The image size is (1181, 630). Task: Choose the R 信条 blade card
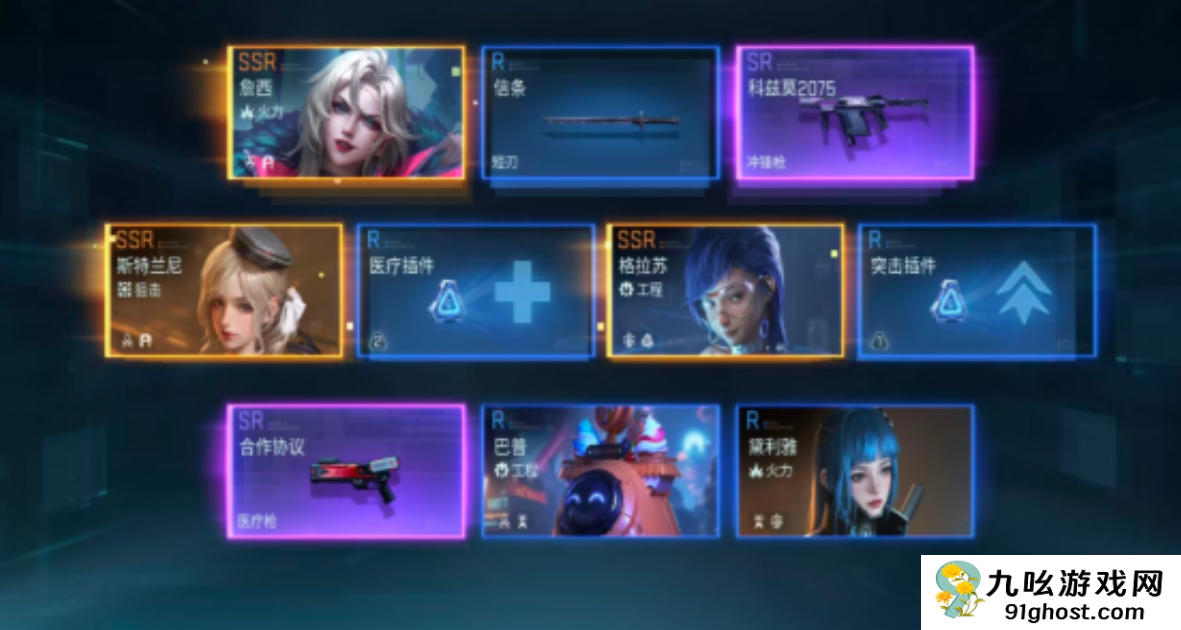[x=600, y=112]
